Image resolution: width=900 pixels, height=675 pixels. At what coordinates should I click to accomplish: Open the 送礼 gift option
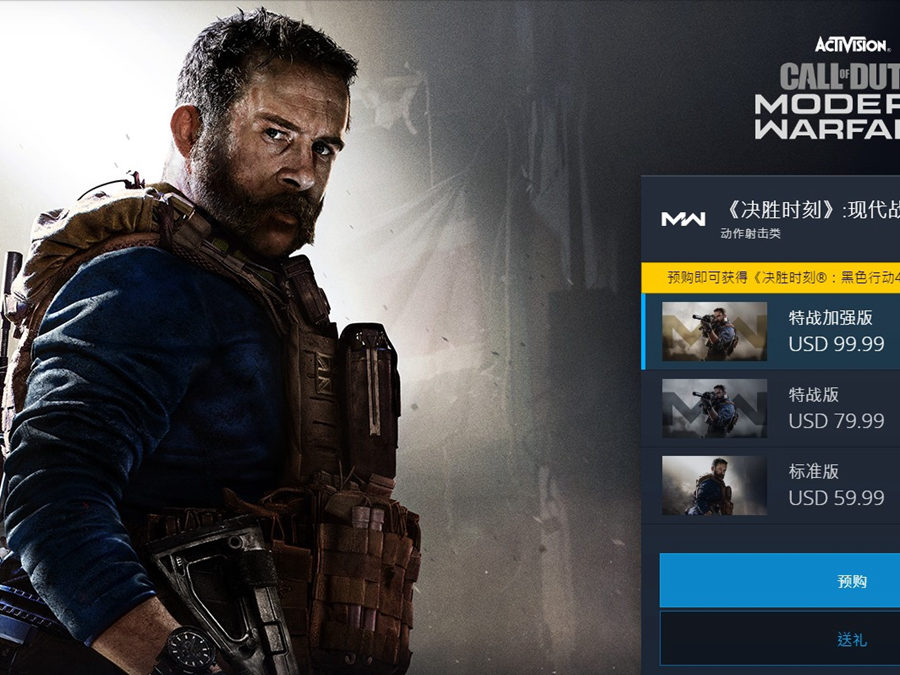coord(780,639)
